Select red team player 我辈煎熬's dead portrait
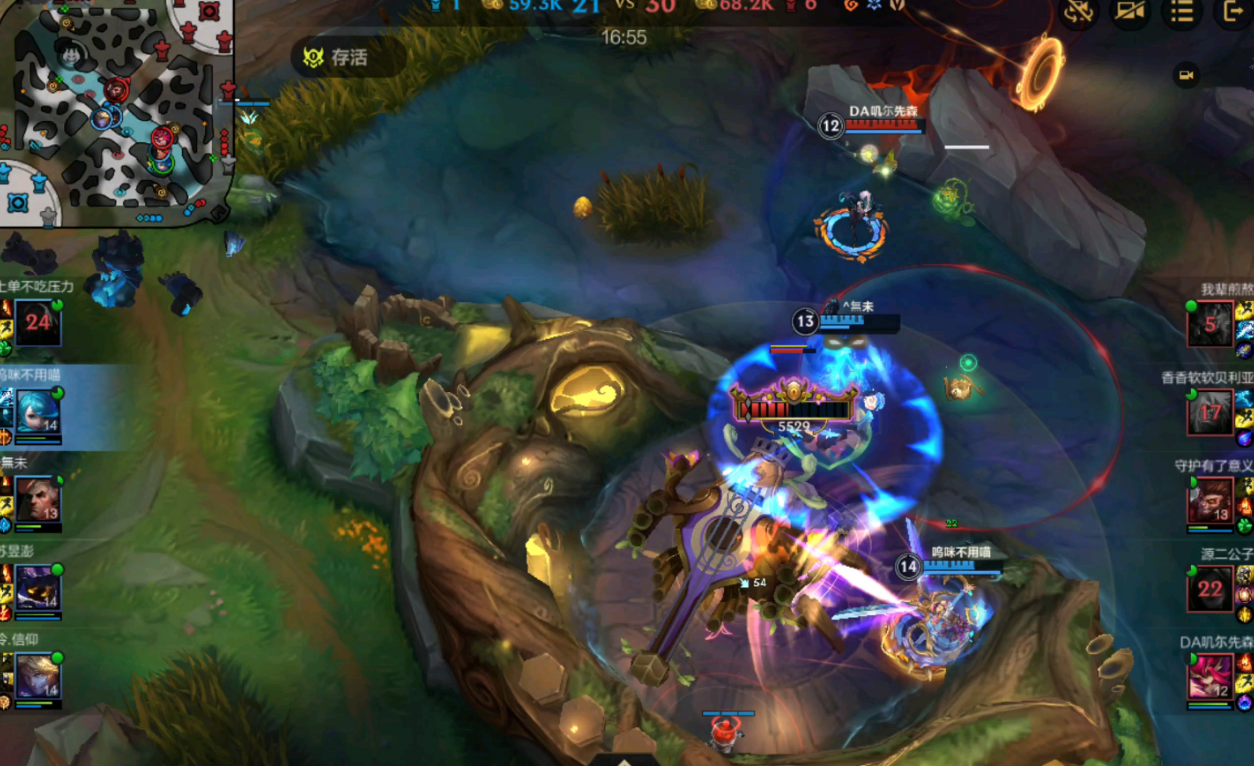 click(x=1210, y=324)
